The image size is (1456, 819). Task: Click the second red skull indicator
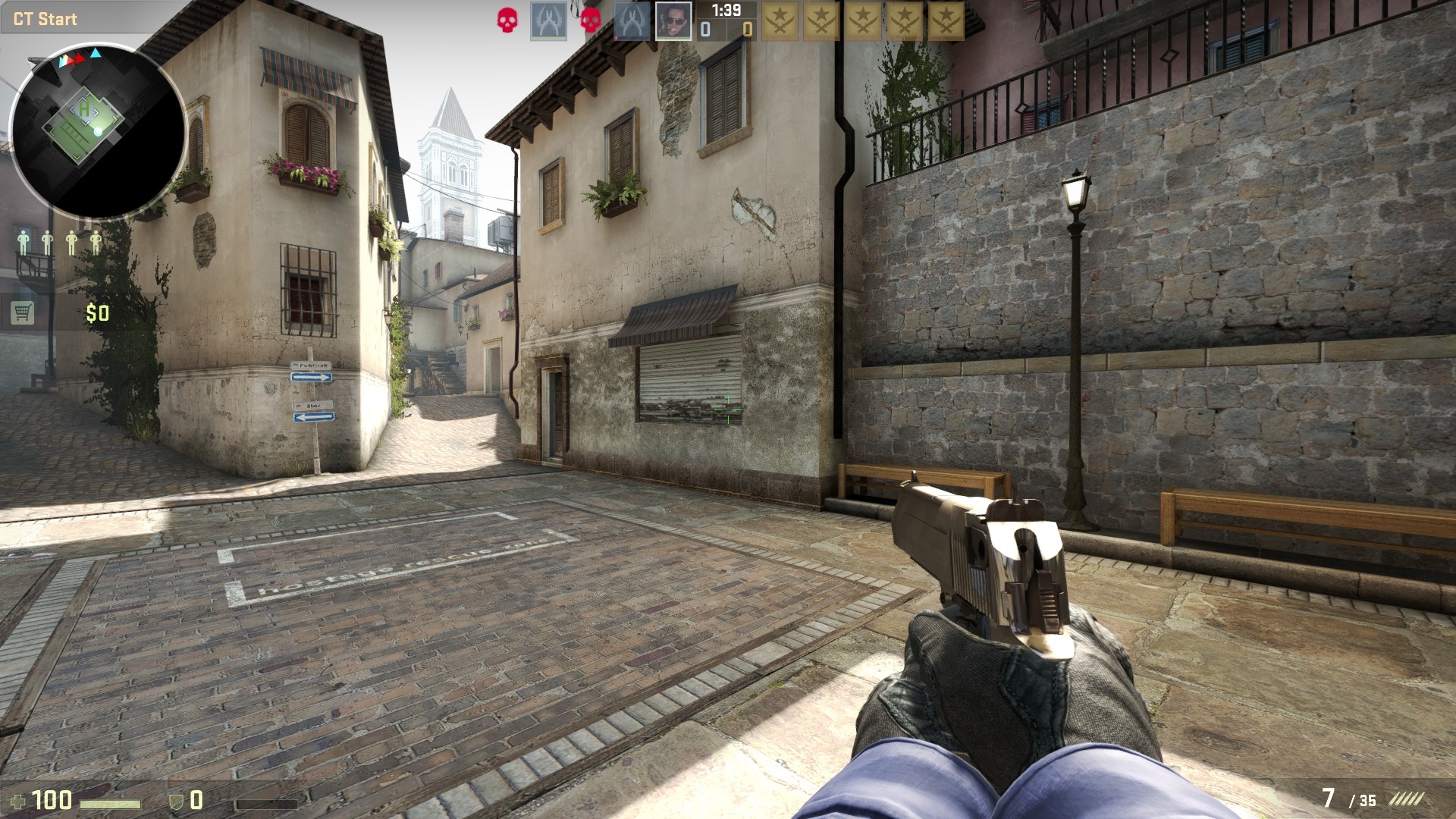[x=590, y=21]
